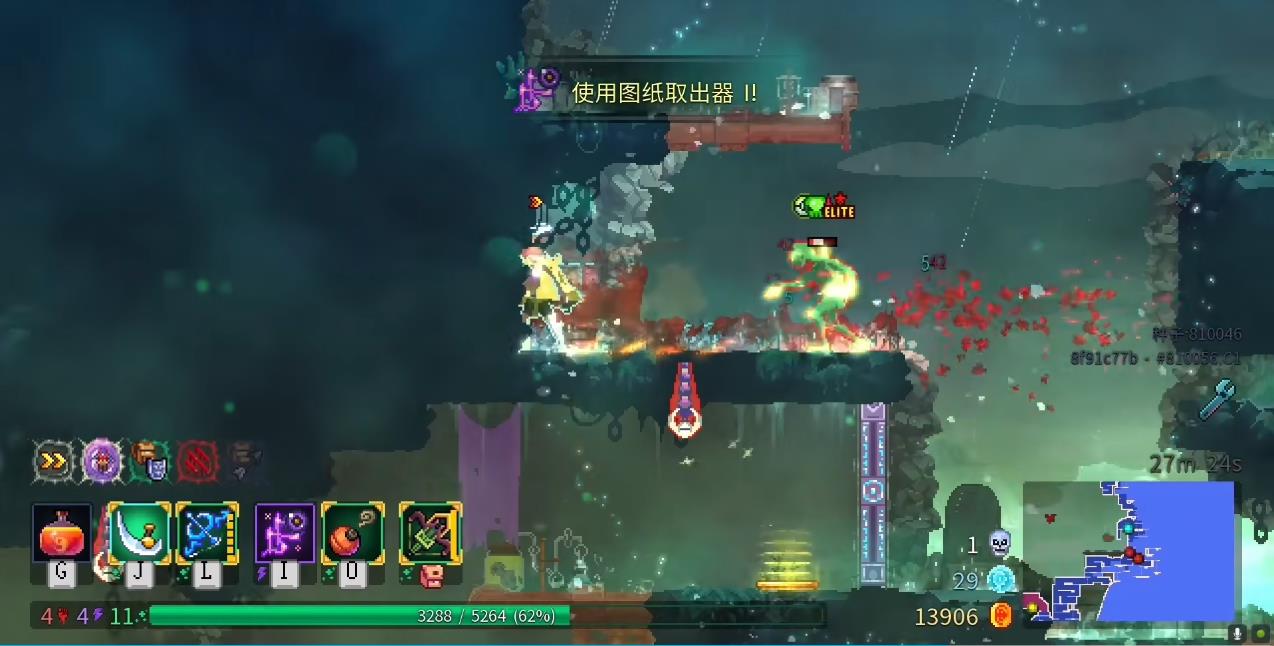Select the curved scimitar weapon slot
The width and height of the screenshot is (1274, 646).
(x=140, y=534)
